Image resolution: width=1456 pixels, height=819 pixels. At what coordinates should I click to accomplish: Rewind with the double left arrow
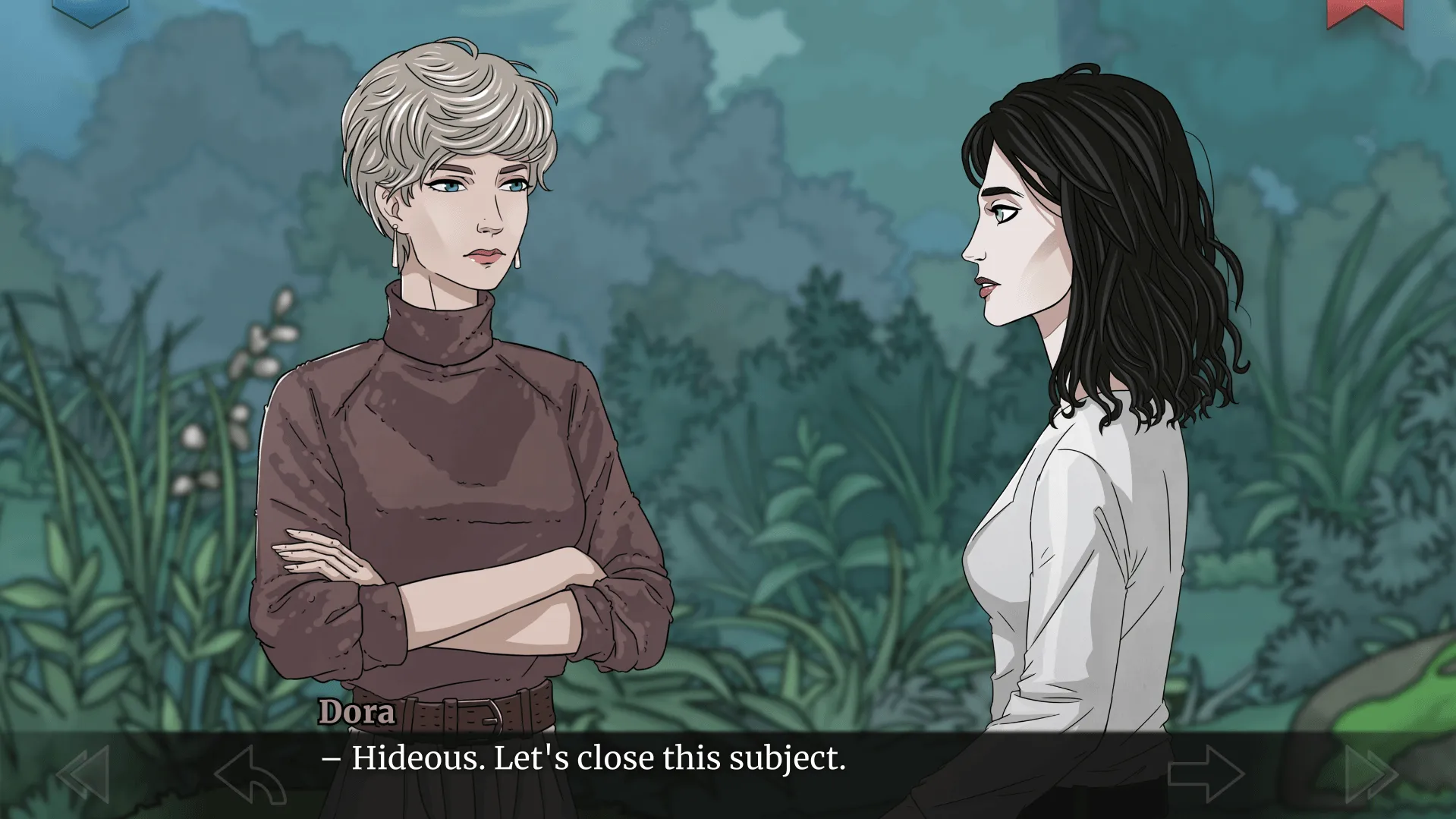pyautogui.click(x=83, y=773)
